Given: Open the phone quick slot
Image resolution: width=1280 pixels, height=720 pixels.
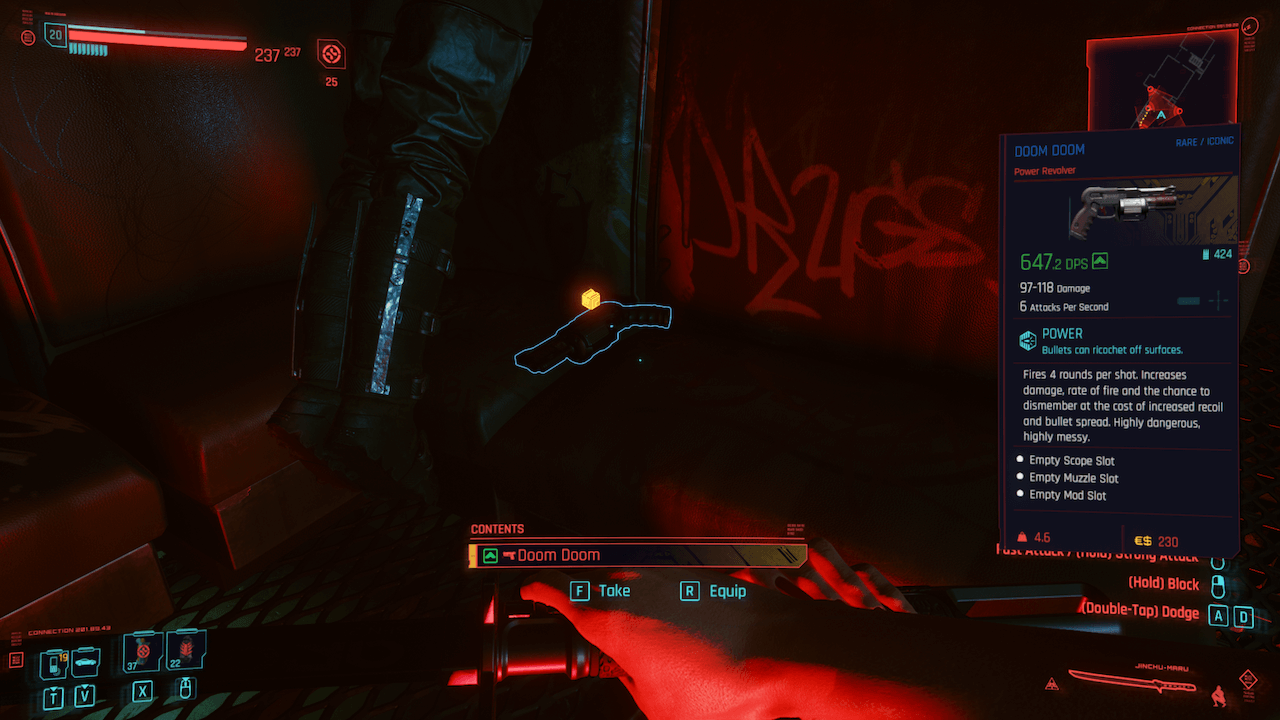Looking at the screenshot, I should (x=52, y=664).
